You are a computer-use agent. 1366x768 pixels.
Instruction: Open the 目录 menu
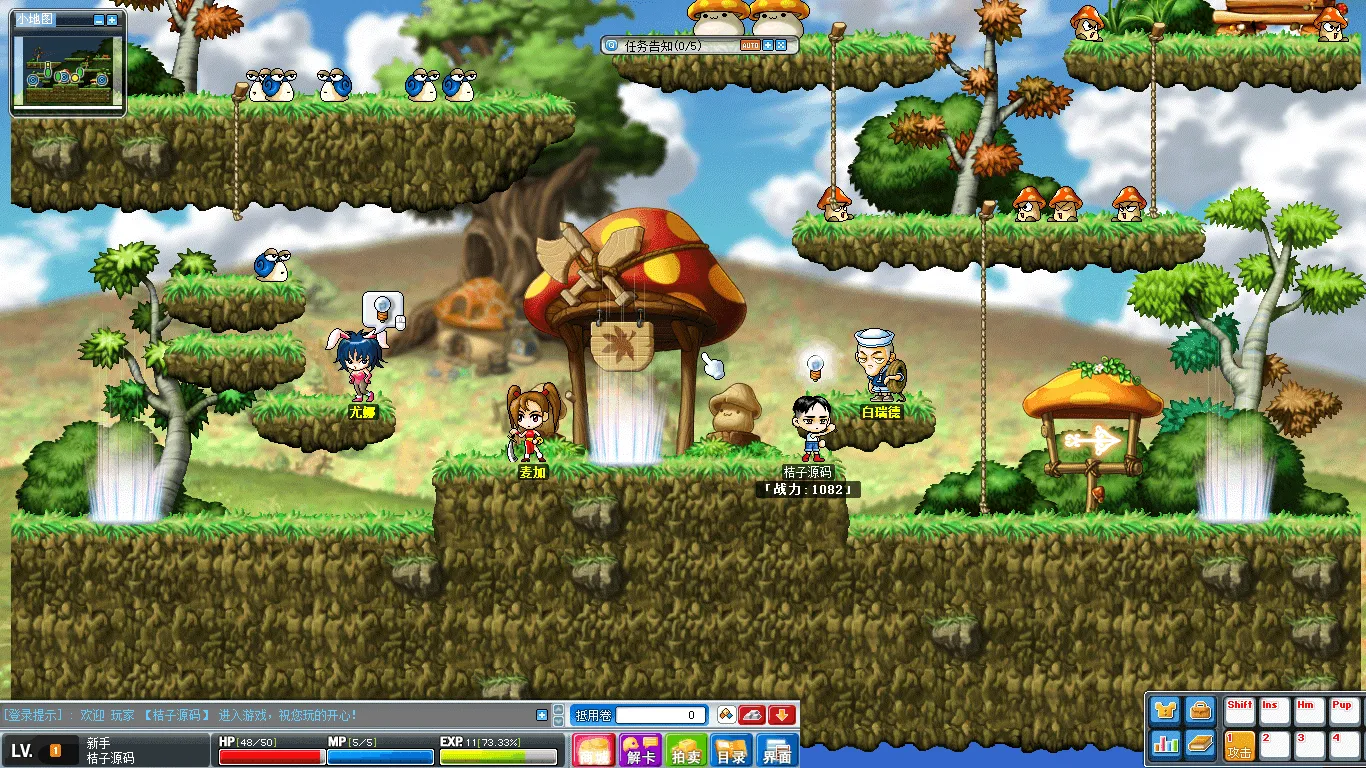[x=732, y=750]
